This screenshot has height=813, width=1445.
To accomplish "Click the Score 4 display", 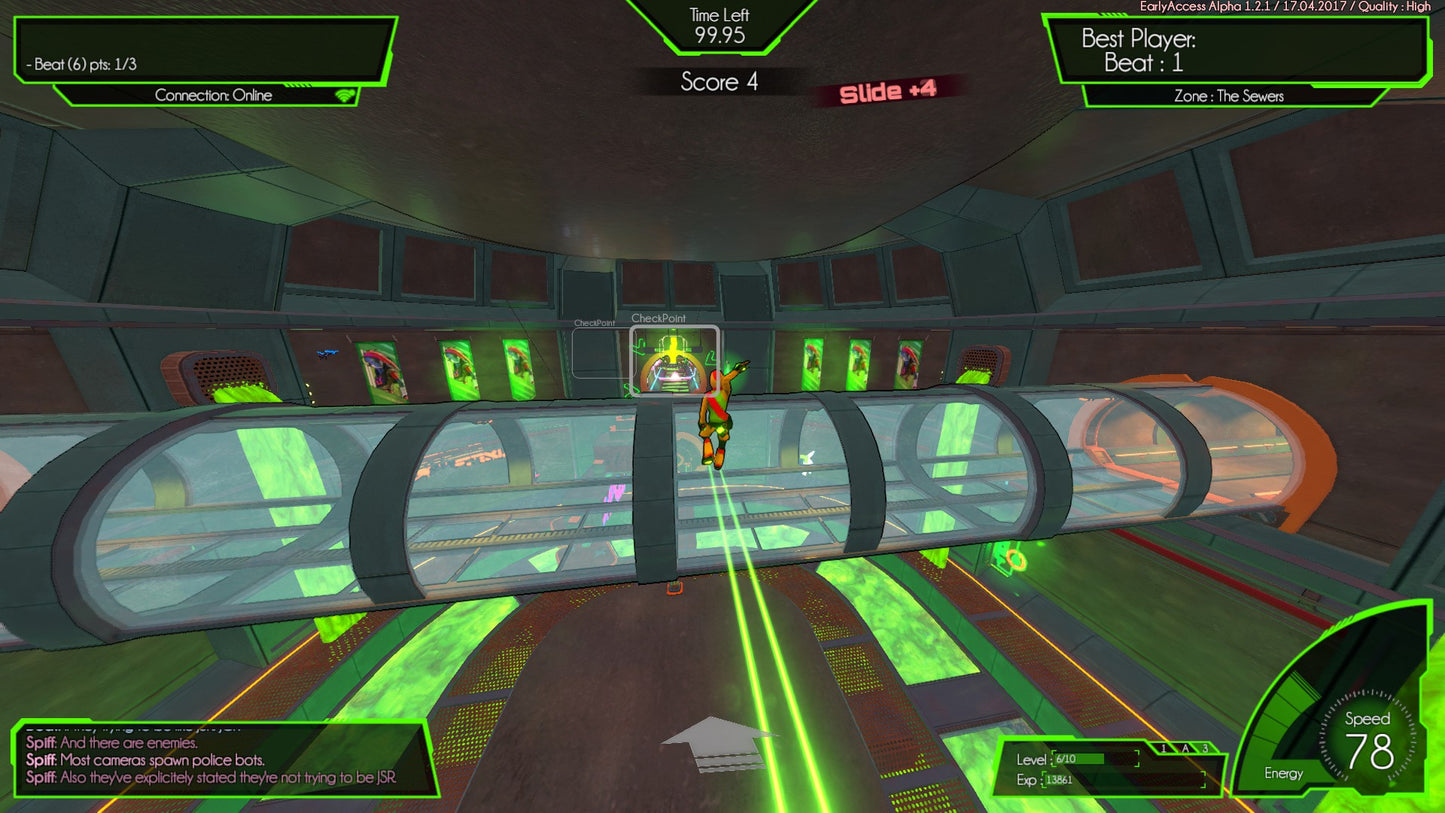I will [722, 83].
